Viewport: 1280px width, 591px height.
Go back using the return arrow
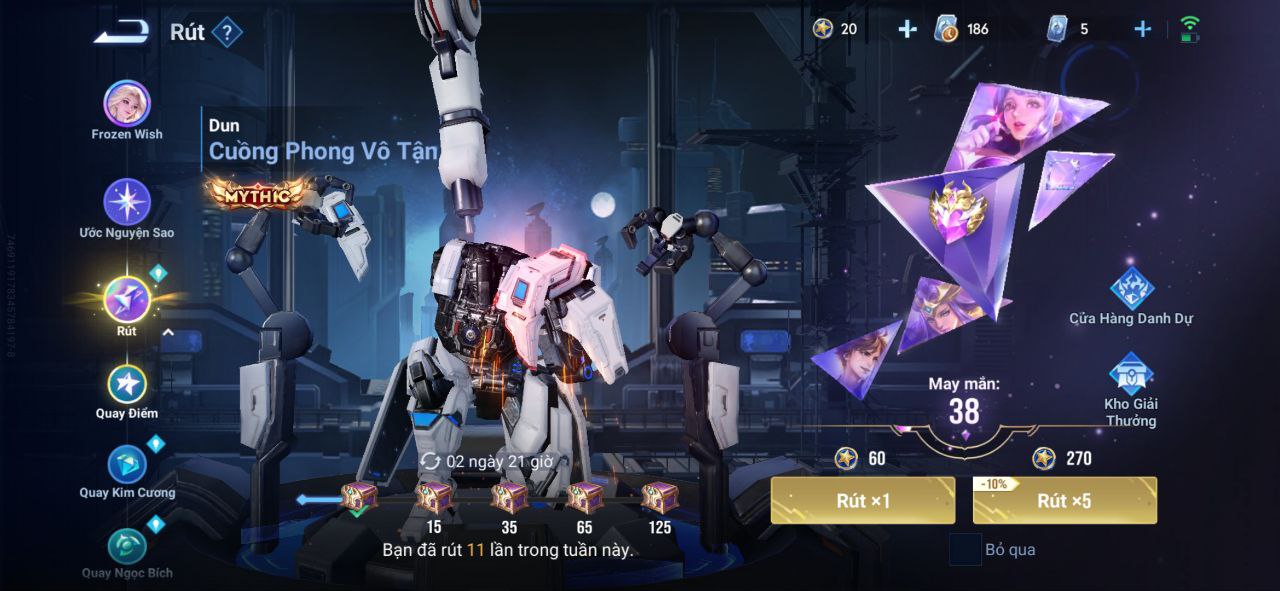[121, 33]
